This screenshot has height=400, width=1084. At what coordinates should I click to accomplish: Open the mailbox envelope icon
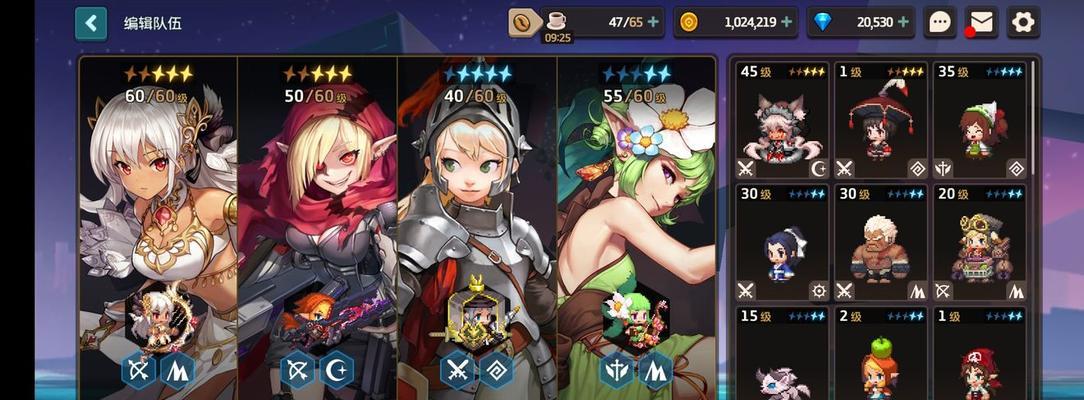(x=981, y=21)
